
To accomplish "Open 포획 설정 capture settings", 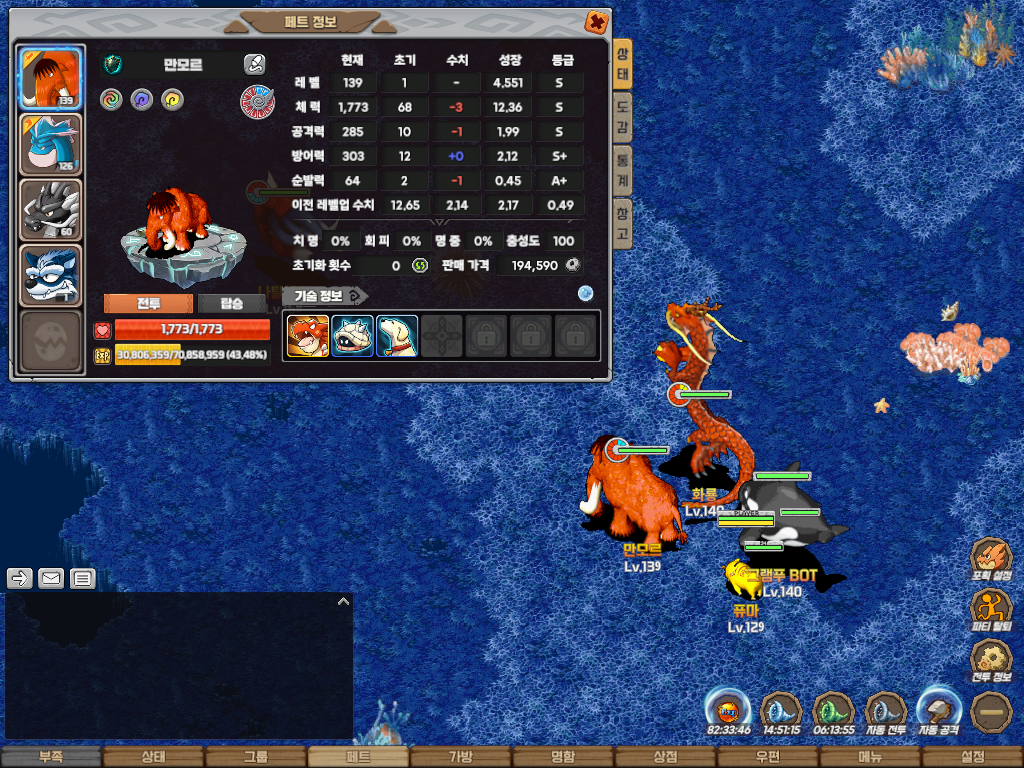I will pyautogui.click(x=991, y=558).
